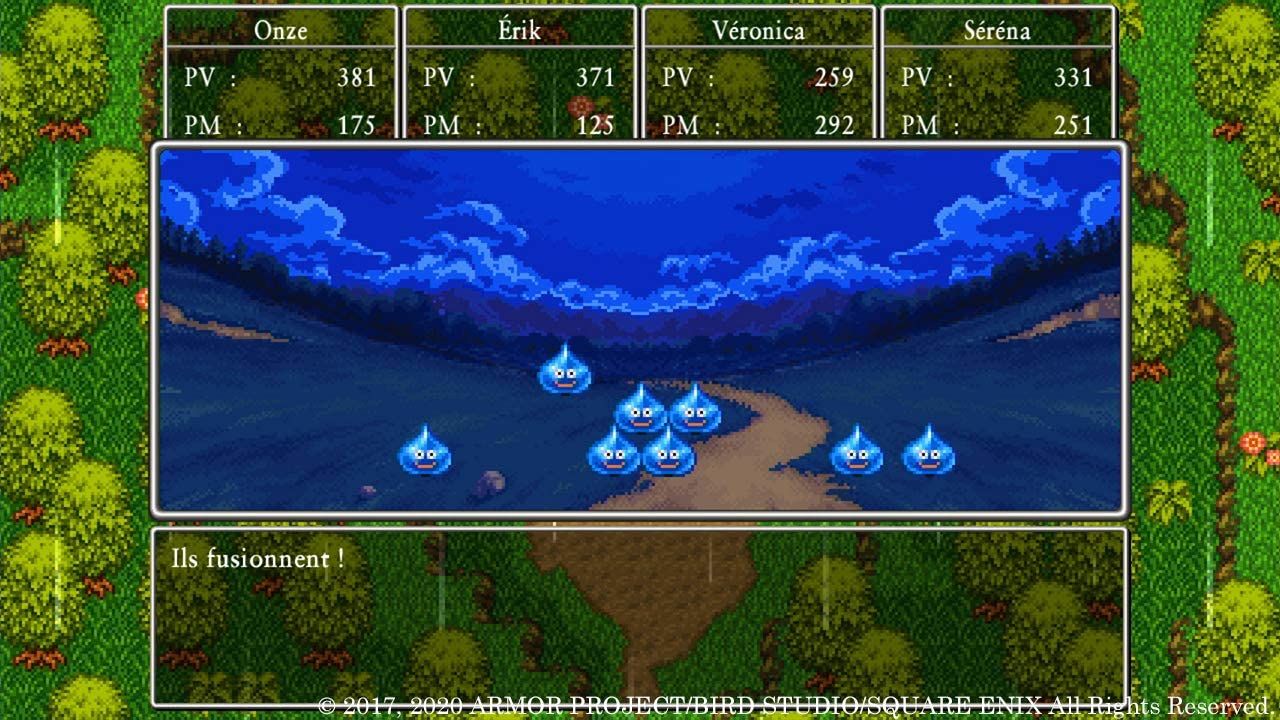Click the slime floating highest in the air
Viewport: 1280px width, 720px height.
tap(565, 375)
